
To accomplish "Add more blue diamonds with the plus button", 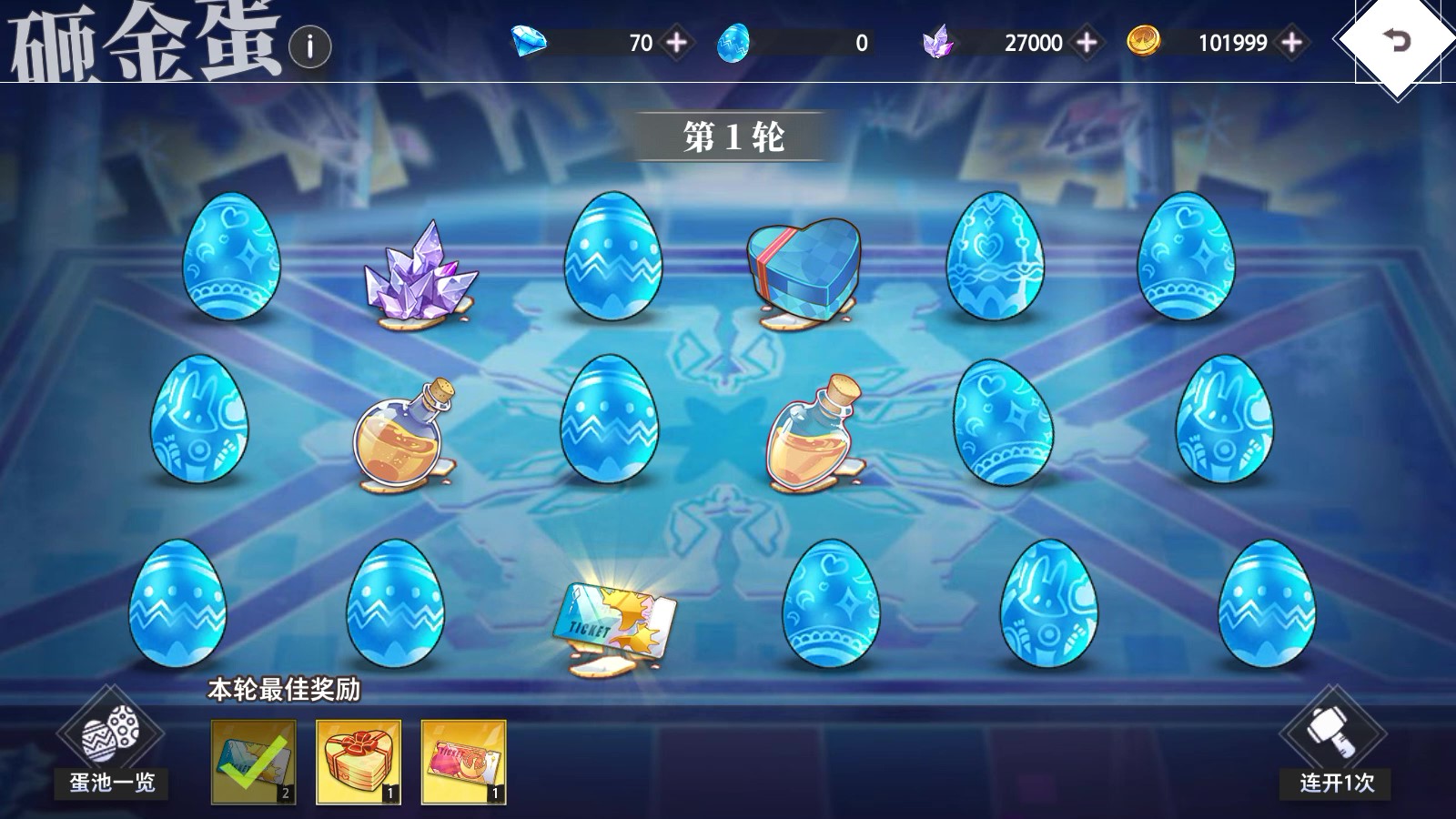I will [x=677, y=42].
